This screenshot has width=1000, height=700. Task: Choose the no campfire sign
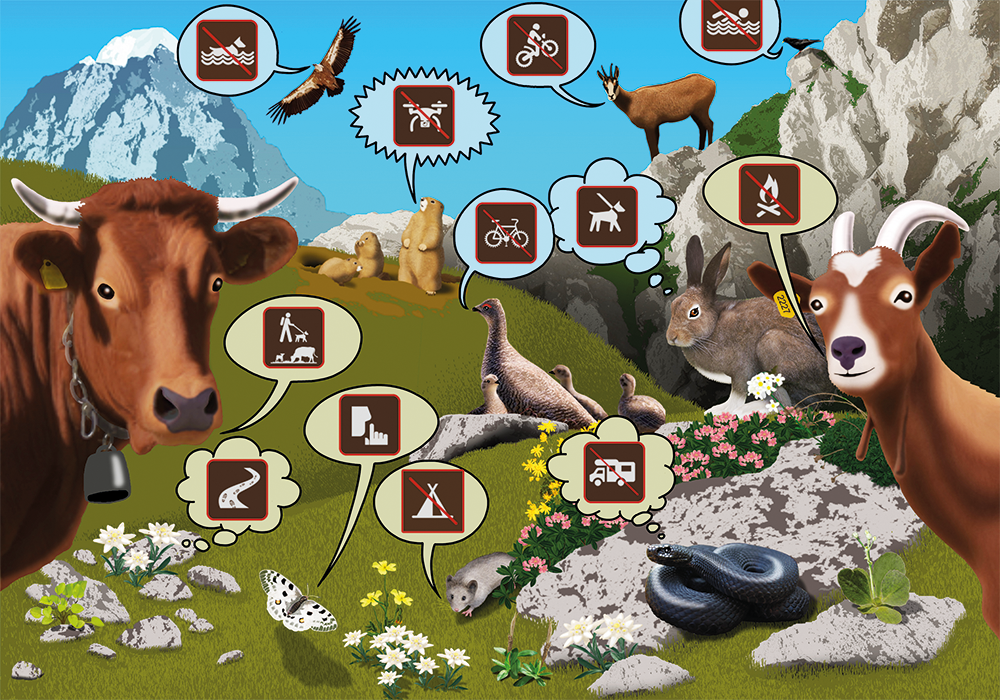(x=769, y=194)
